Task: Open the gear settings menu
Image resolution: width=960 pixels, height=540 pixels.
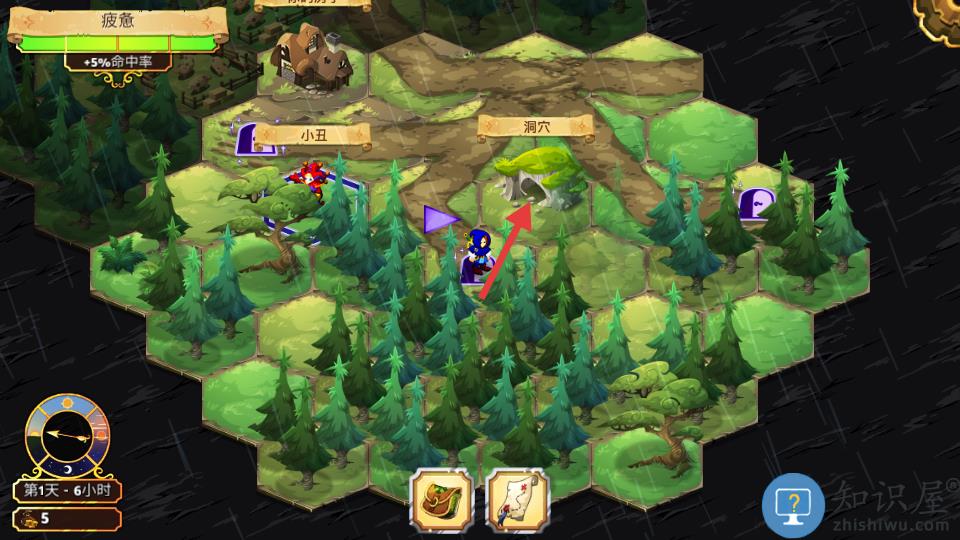Action: pyautogui.click(x=942, y=17)
